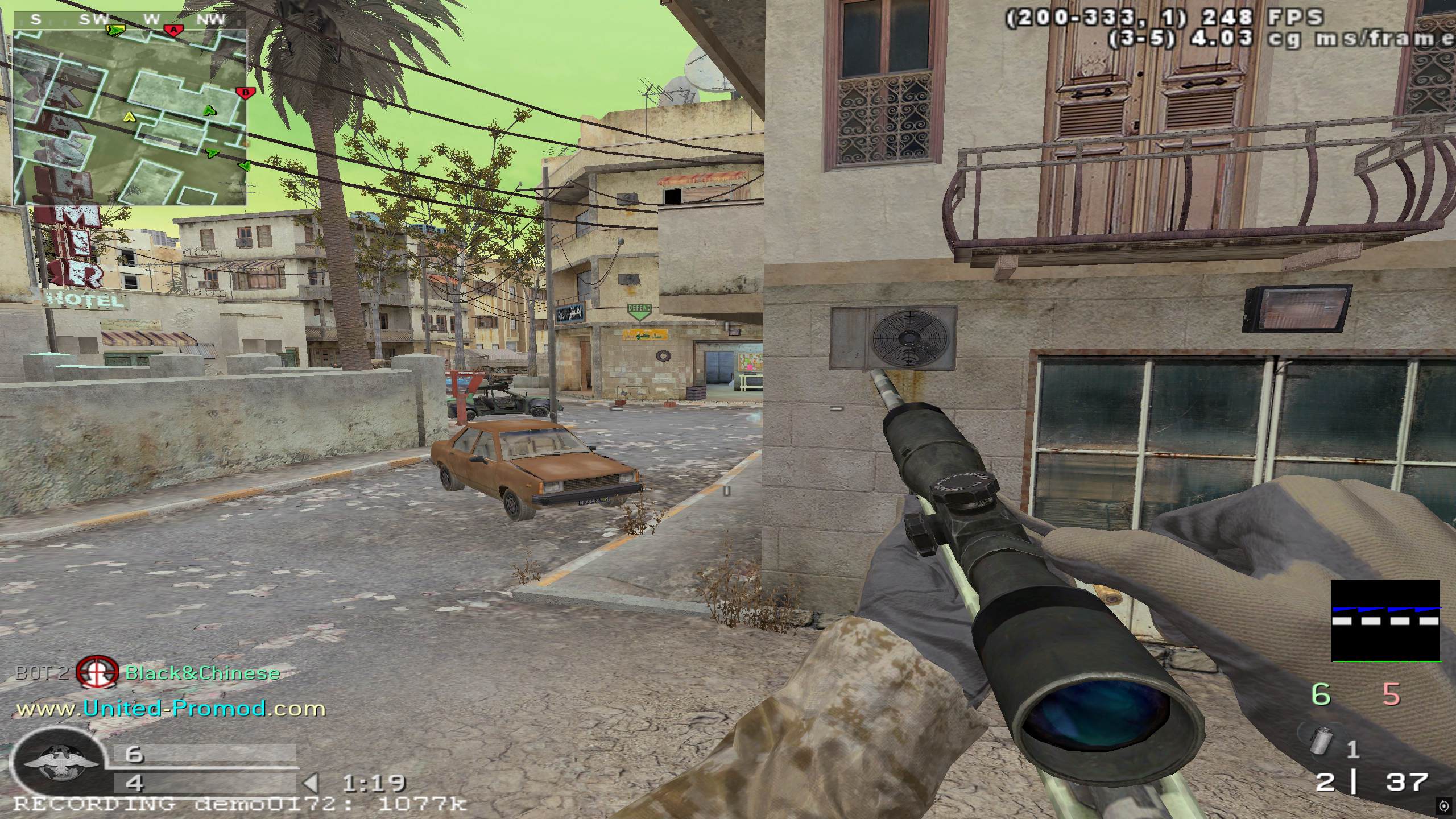Viewport: 1456px width, 819px height.
Task: Click the headshot icon in the kill feed
Action: coord(97,673)
